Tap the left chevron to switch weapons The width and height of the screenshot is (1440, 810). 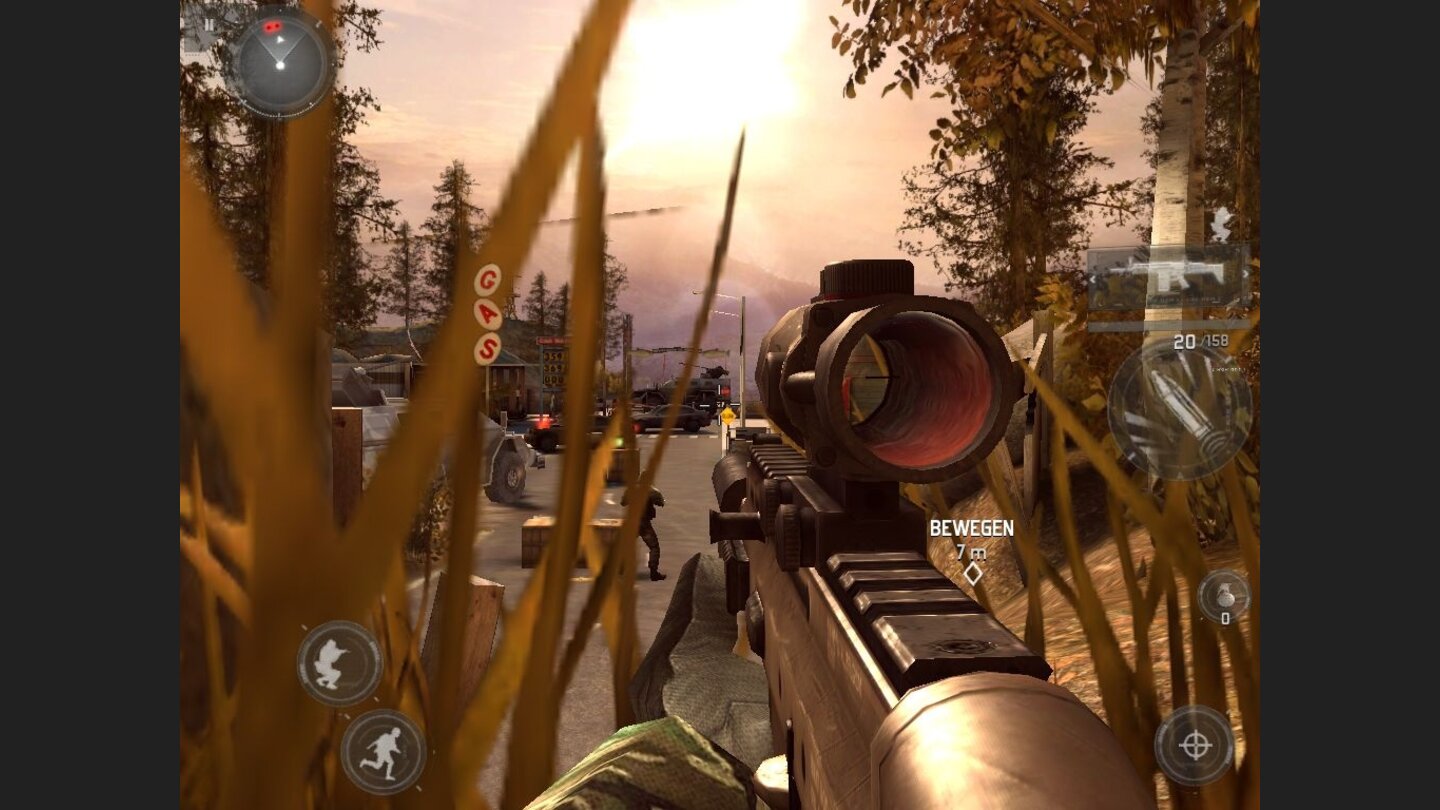[x=1093, y=279]
